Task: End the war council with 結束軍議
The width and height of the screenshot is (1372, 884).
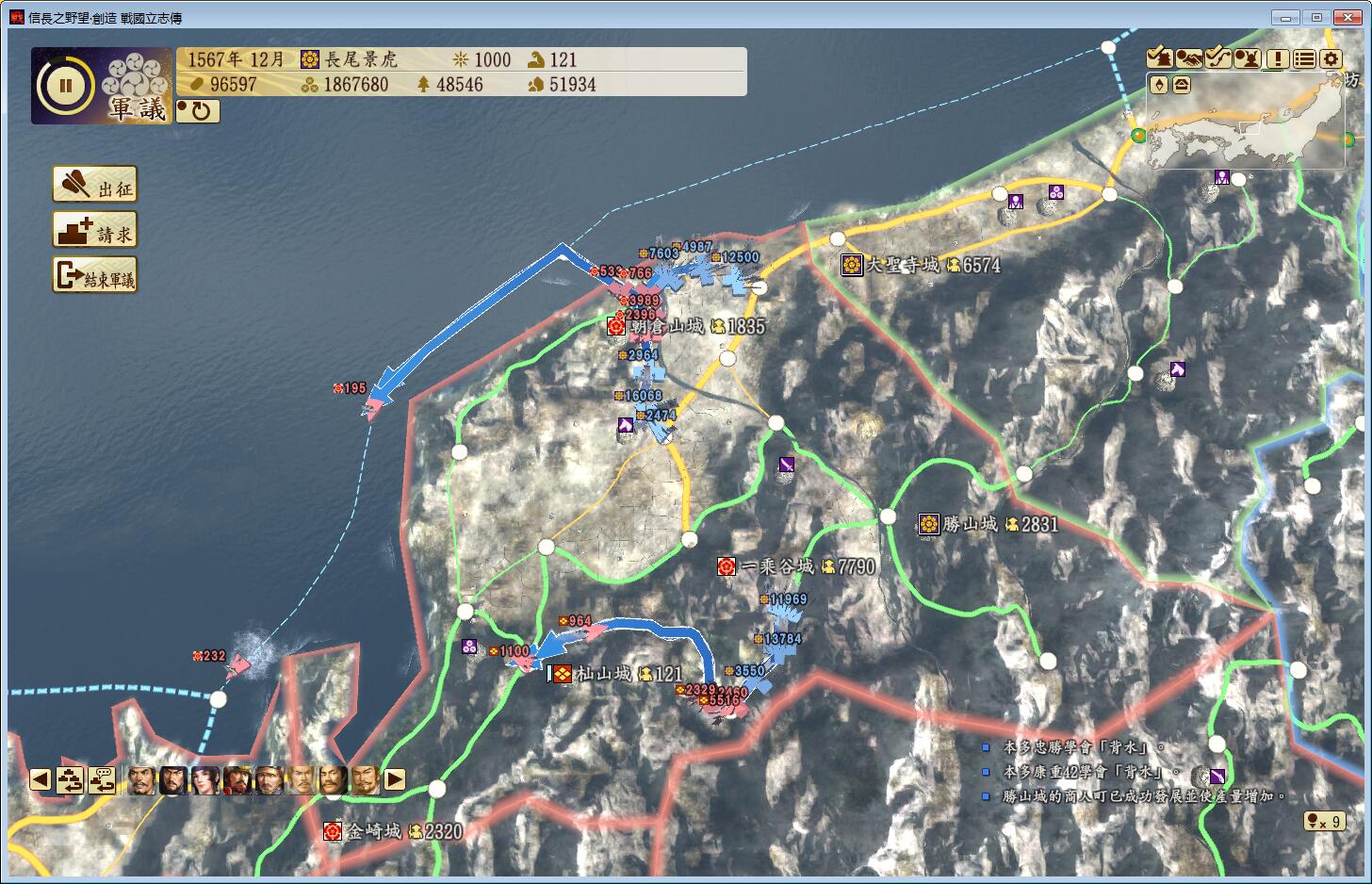Action: (94, 275)
